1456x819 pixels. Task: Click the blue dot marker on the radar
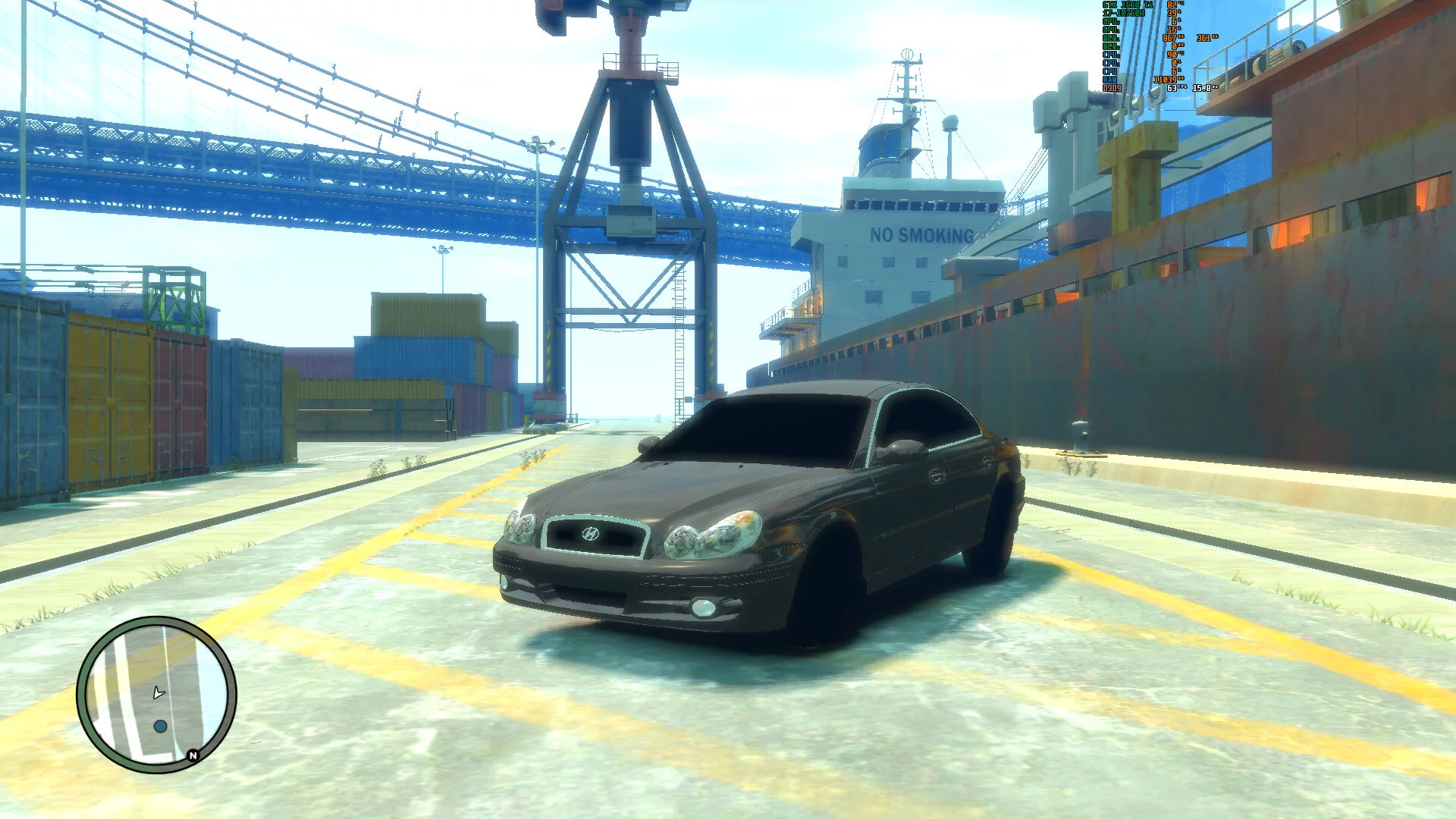[x=160, y=726]
